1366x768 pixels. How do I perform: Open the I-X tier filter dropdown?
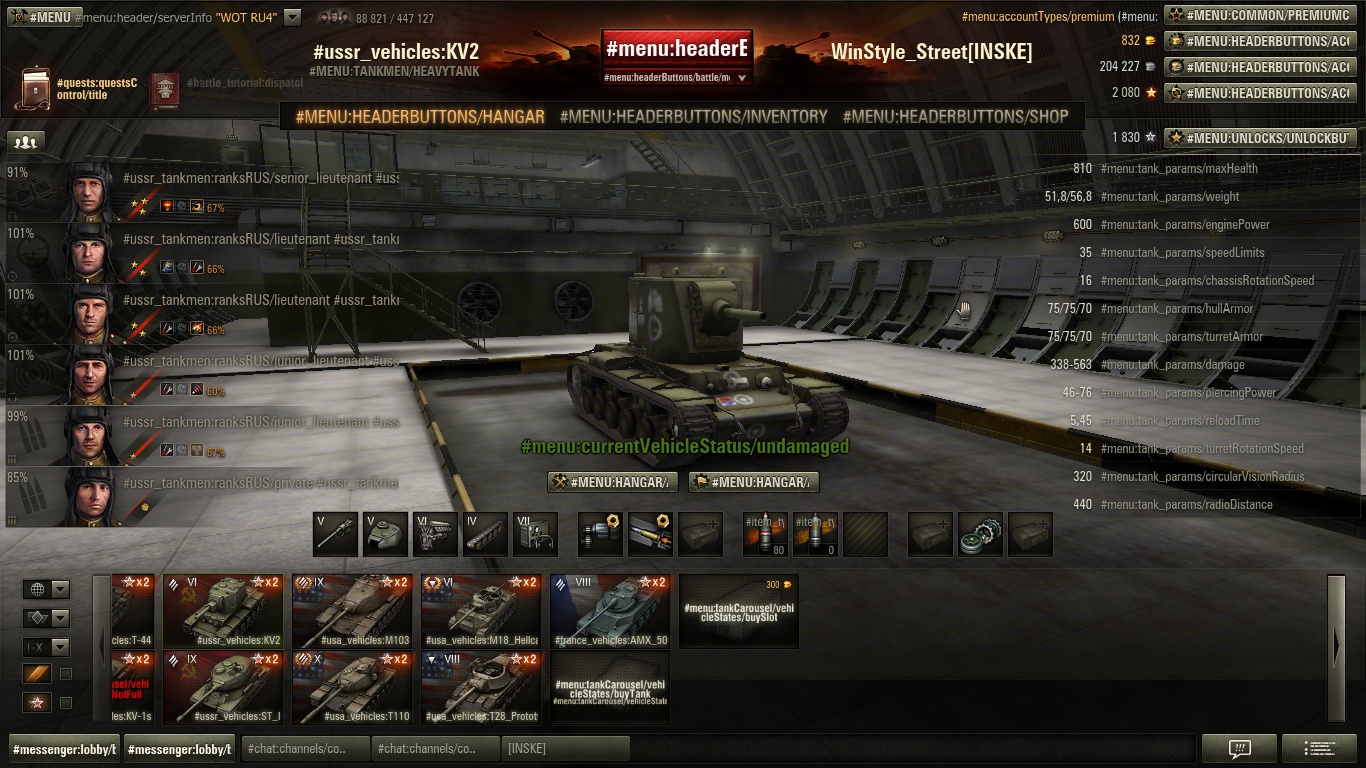pos(47,647)
